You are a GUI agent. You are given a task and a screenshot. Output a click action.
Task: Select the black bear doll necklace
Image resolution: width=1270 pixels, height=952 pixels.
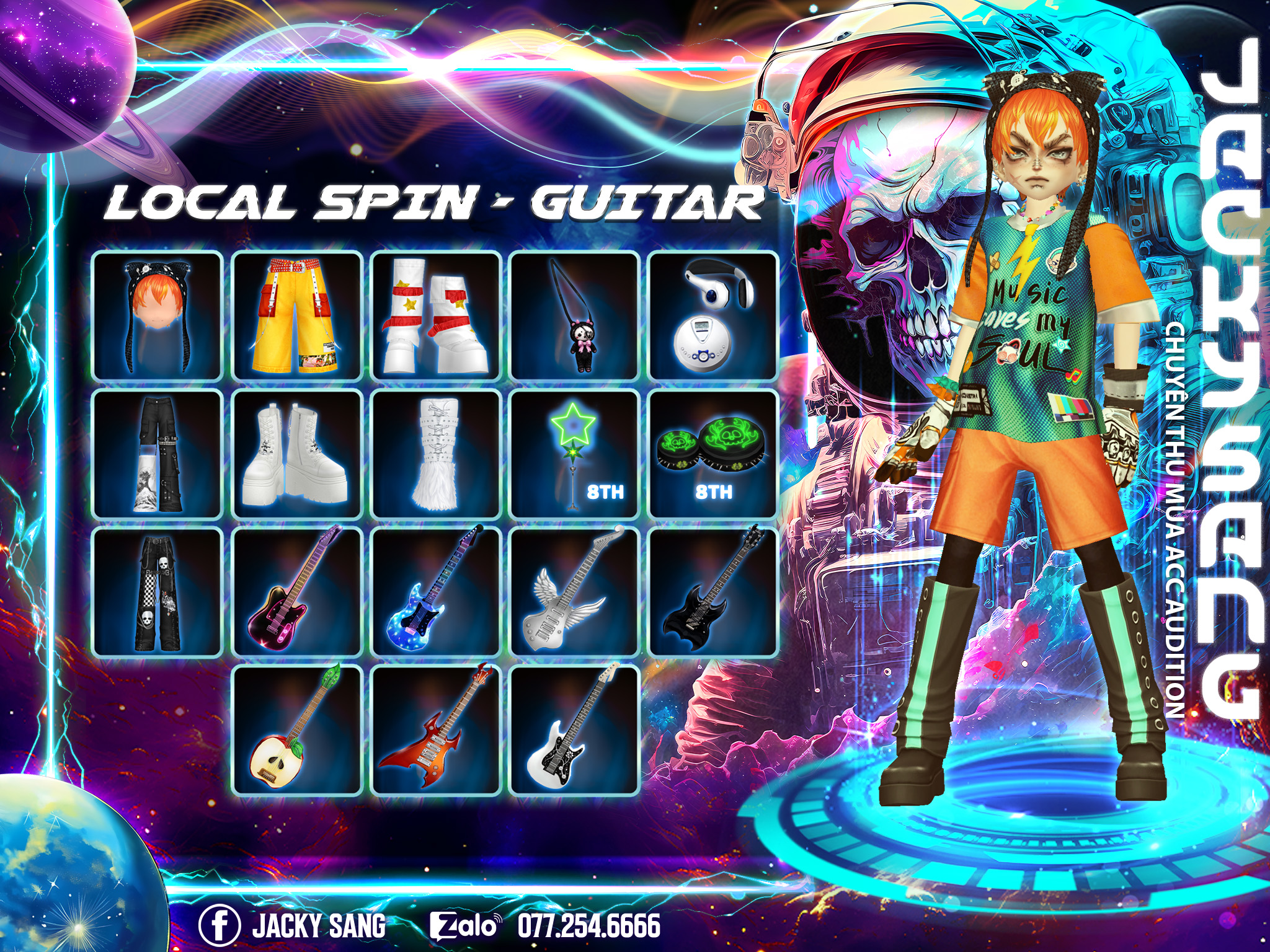[575, 315]
